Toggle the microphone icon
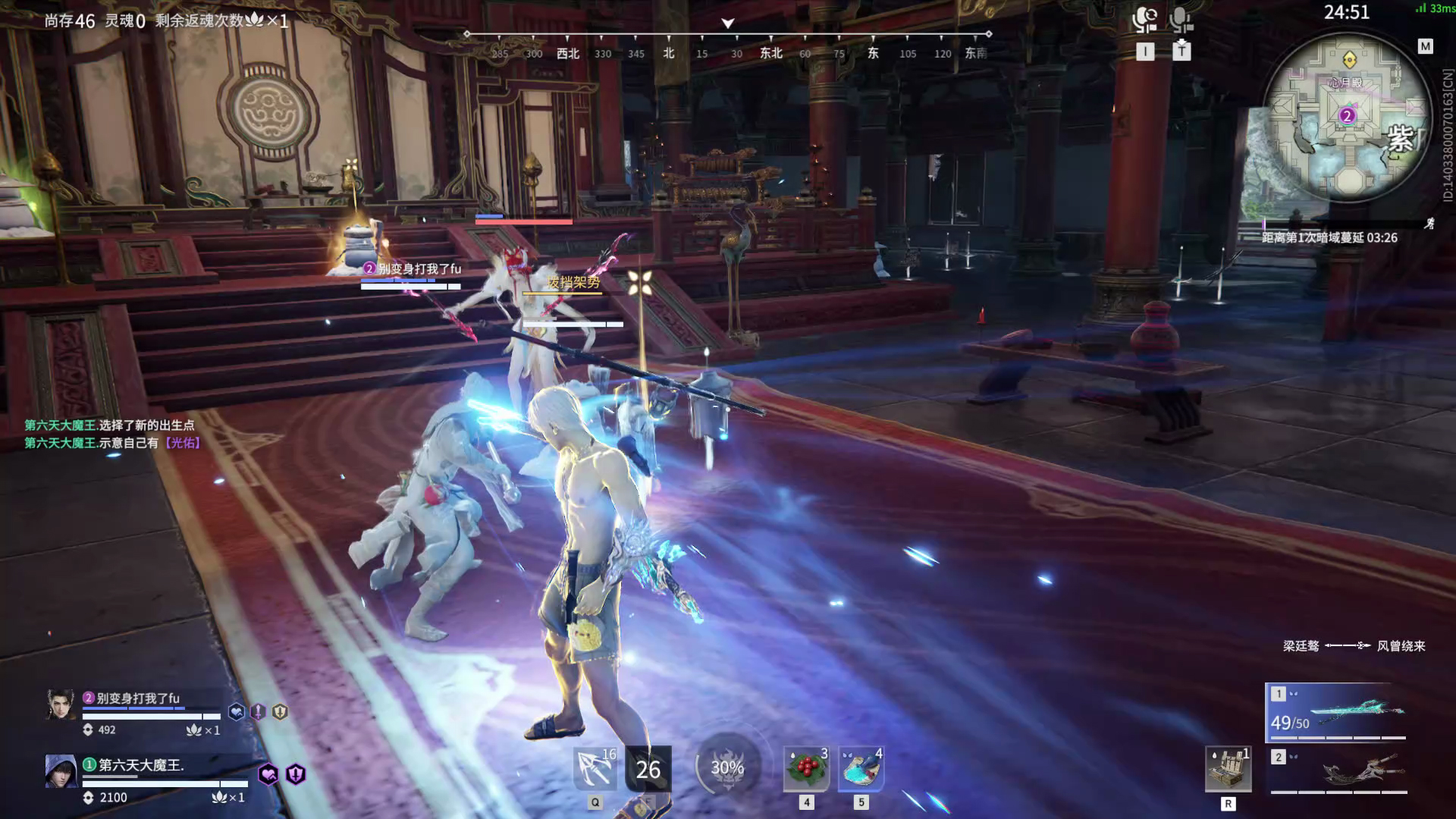 pyautogui.click(x=1181, y=20)
